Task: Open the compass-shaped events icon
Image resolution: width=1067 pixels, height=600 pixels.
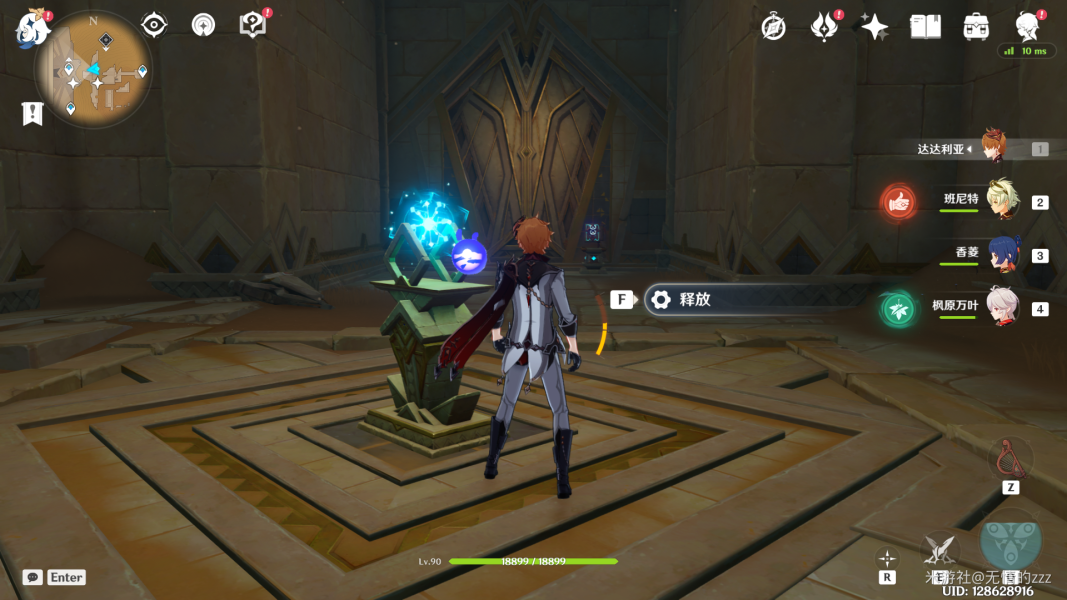Action: (x=773, y=27)
